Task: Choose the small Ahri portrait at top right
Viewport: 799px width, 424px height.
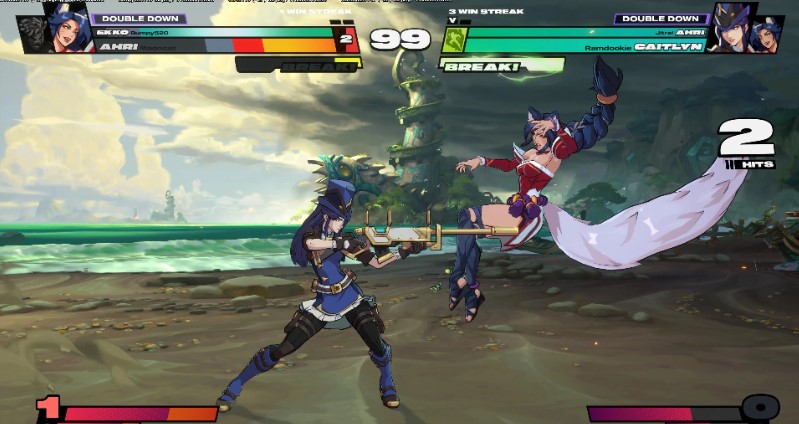Action: pyautogui.click(x=768, y=35)
